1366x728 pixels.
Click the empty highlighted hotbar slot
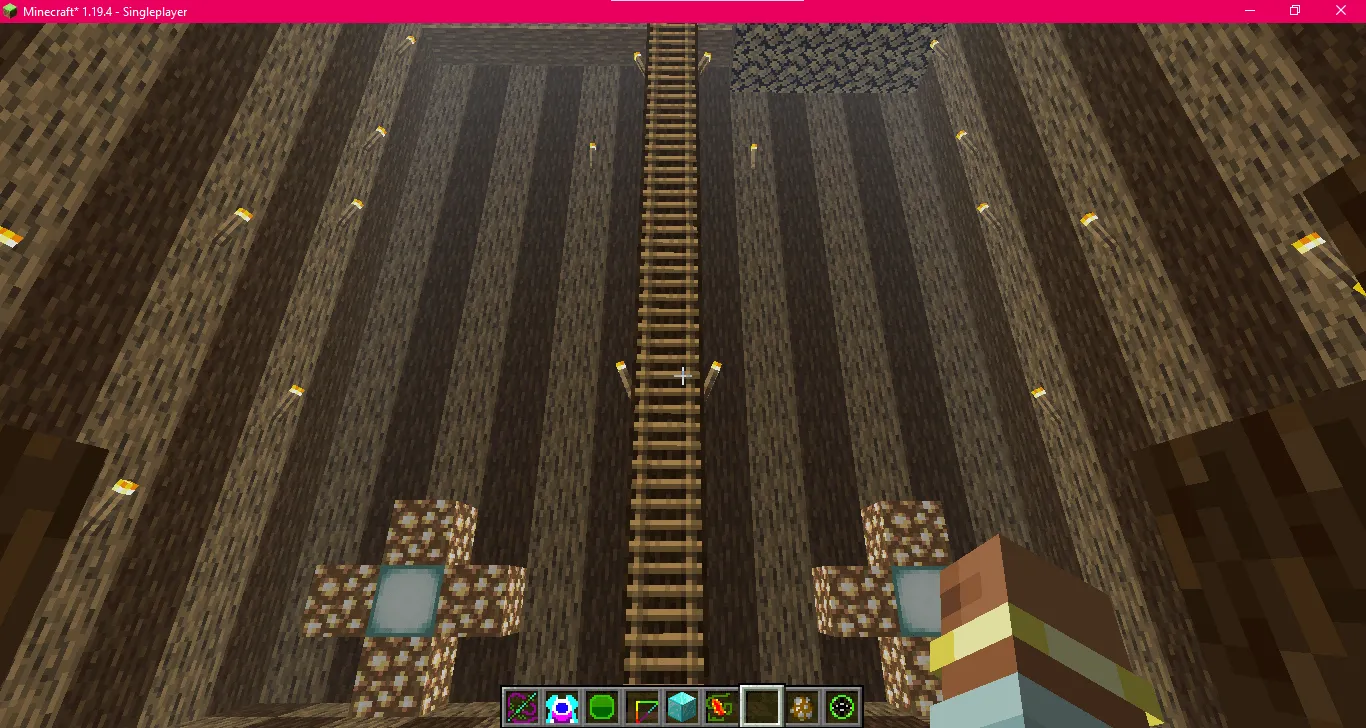pyautogui.click(x=763, y=705)
